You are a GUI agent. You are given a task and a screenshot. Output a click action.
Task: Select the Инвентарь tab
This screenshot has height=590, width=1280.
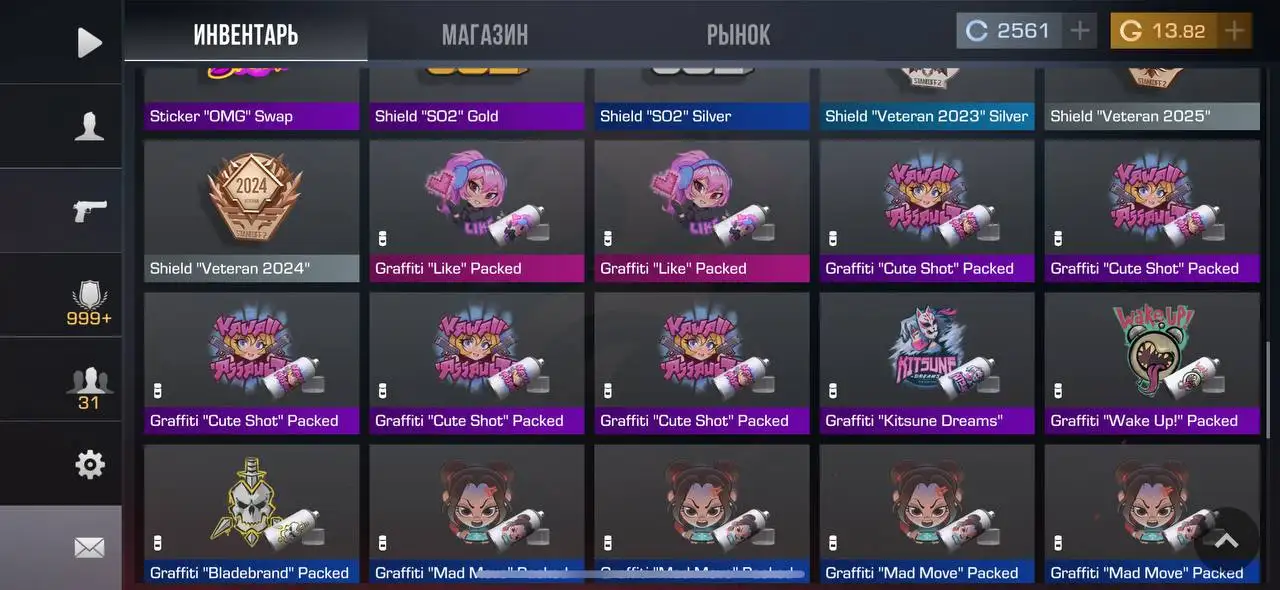246,35
